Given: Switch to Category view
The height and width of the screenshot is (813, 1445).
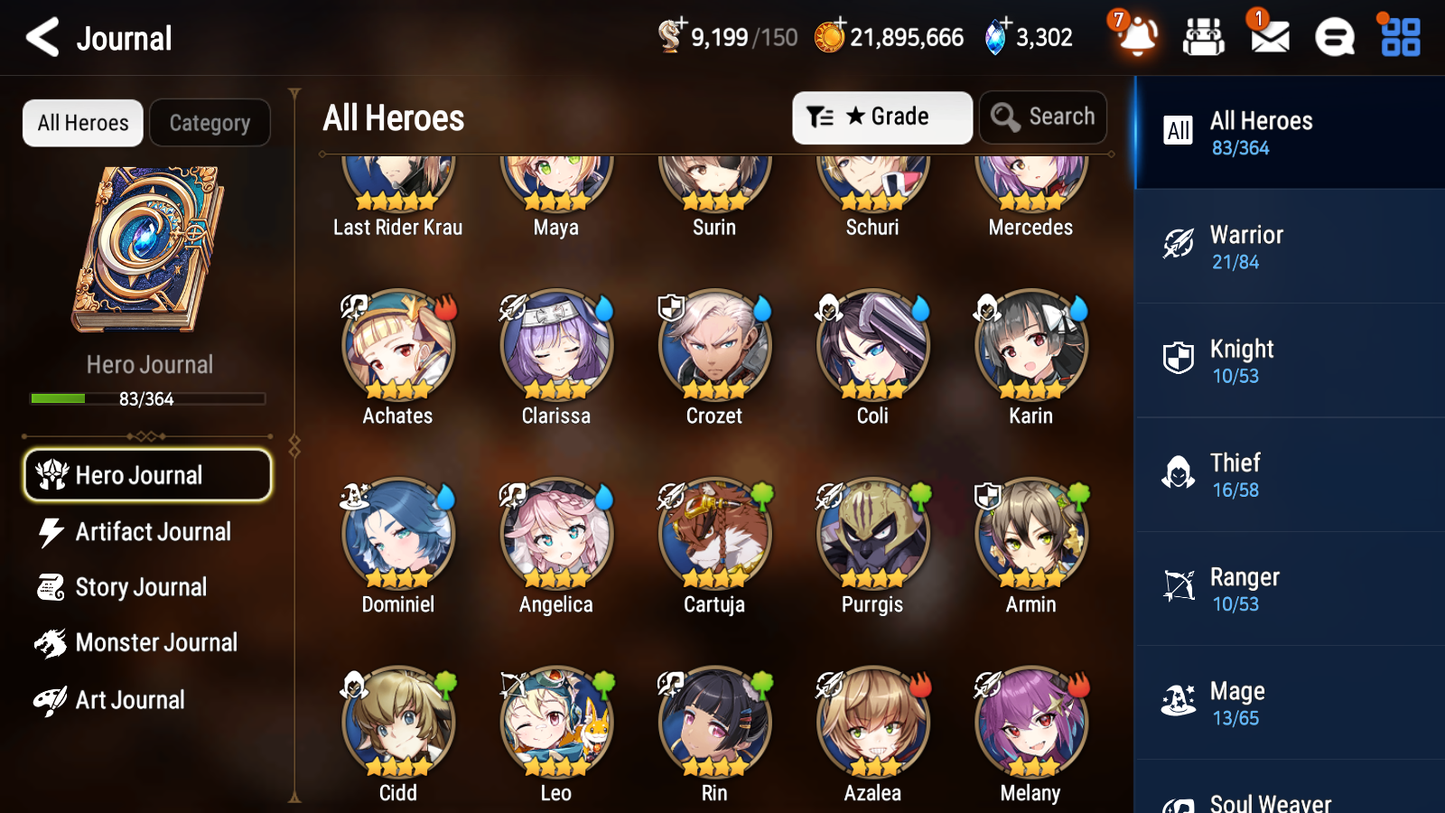Looking at the screenshot, I should click(x=210, y=122).
